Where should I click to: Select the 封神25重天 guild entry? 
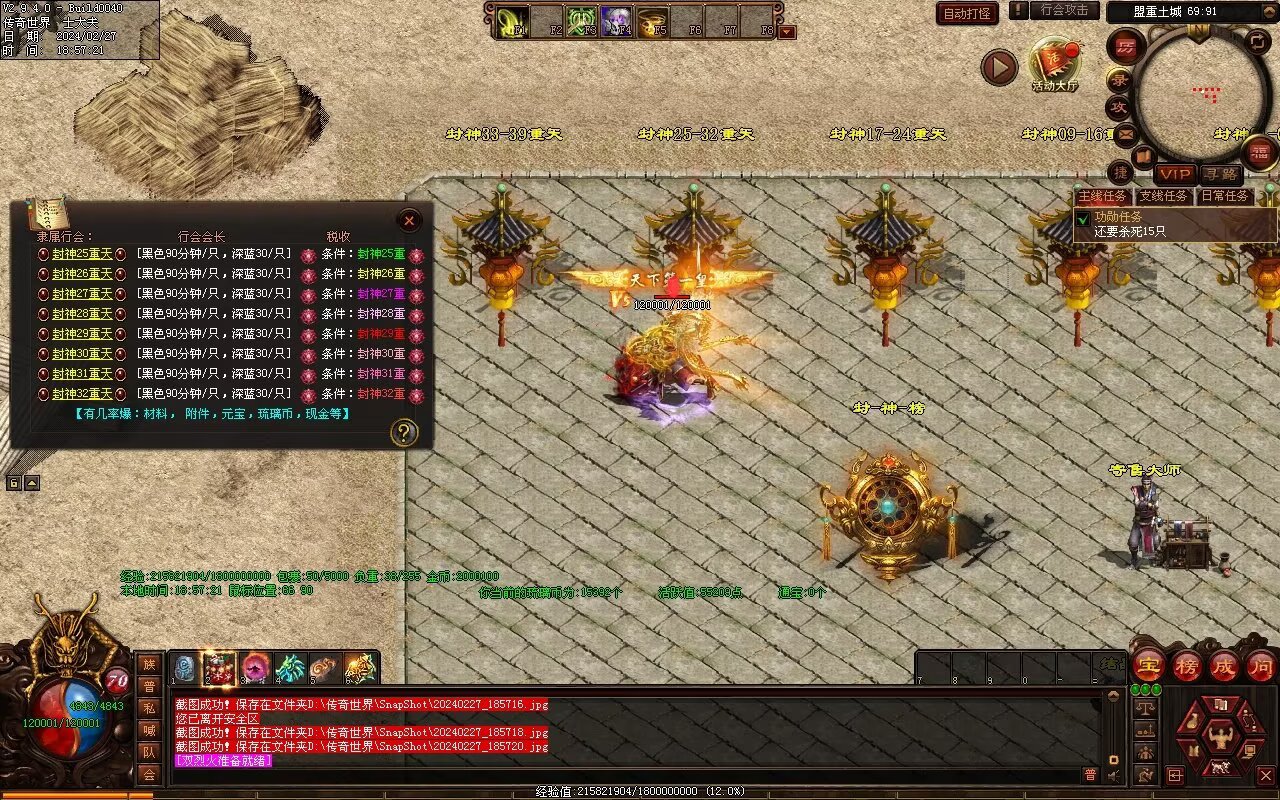(82, 254)
